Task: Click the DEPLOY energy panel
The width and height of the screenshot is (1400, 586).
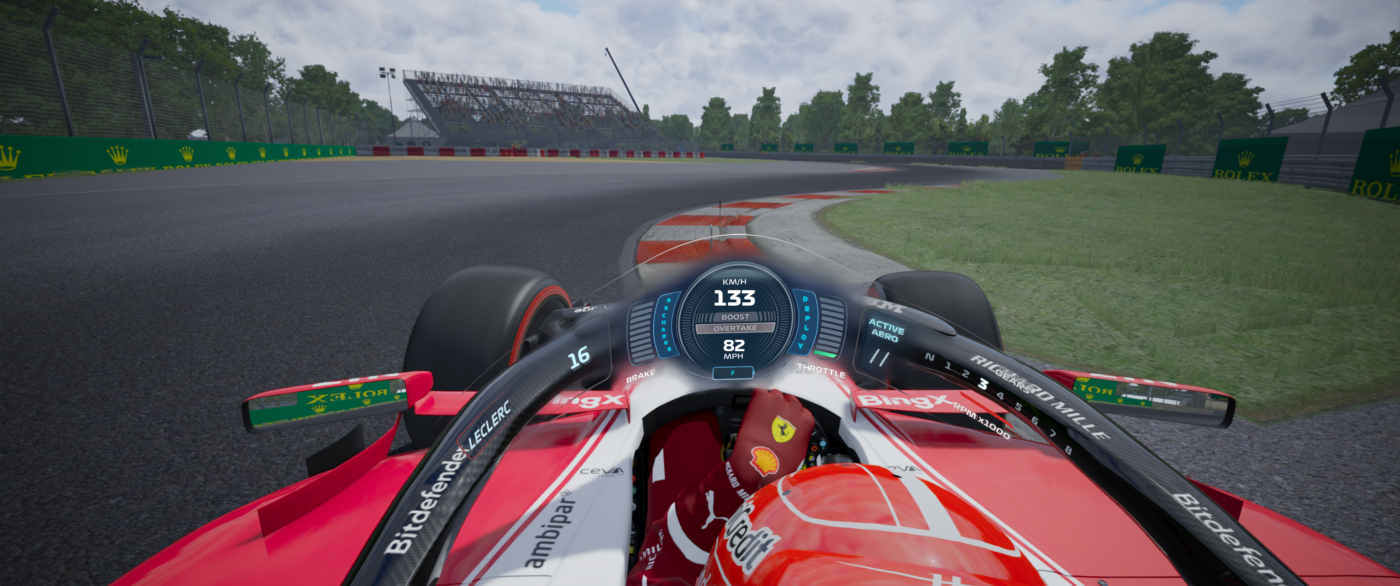Action: click(x=803, y=323)
